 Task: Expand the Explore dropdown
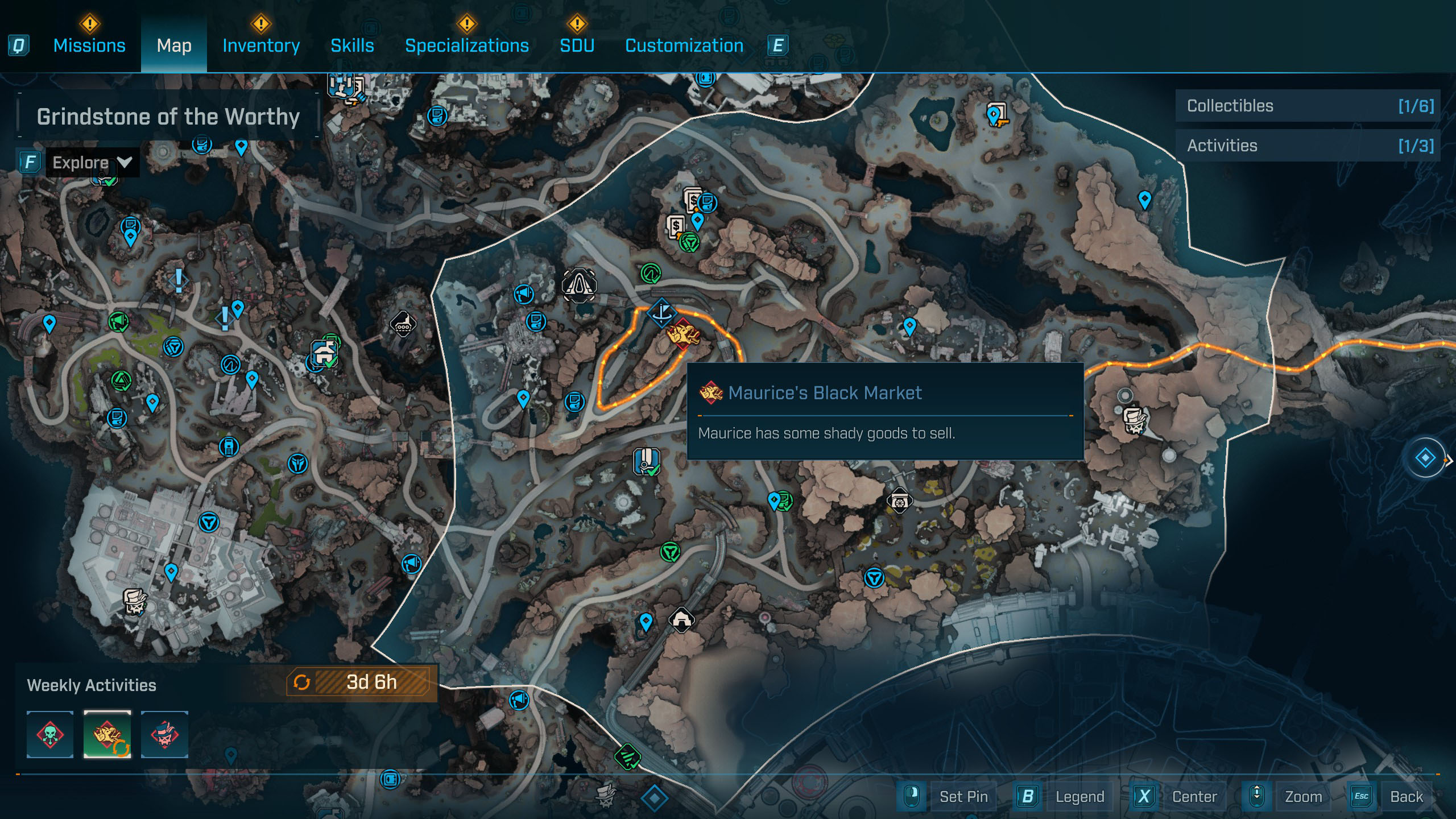92,163
